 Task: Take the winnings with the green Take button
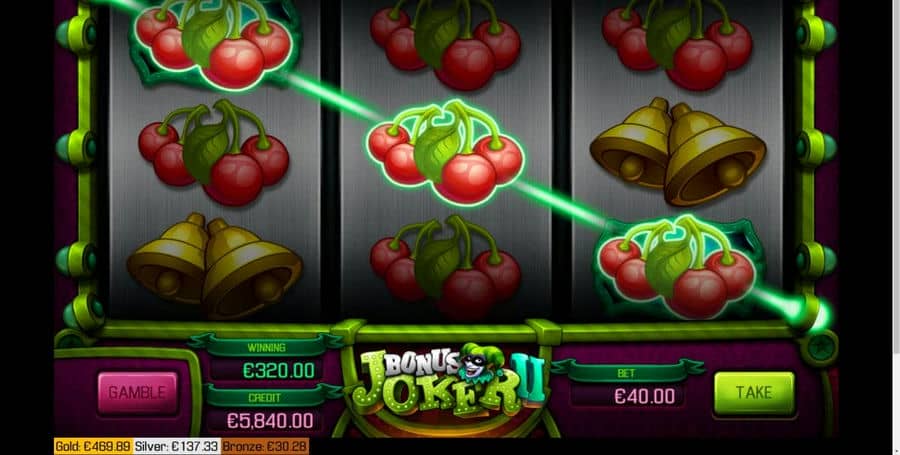tap(753, 393)
